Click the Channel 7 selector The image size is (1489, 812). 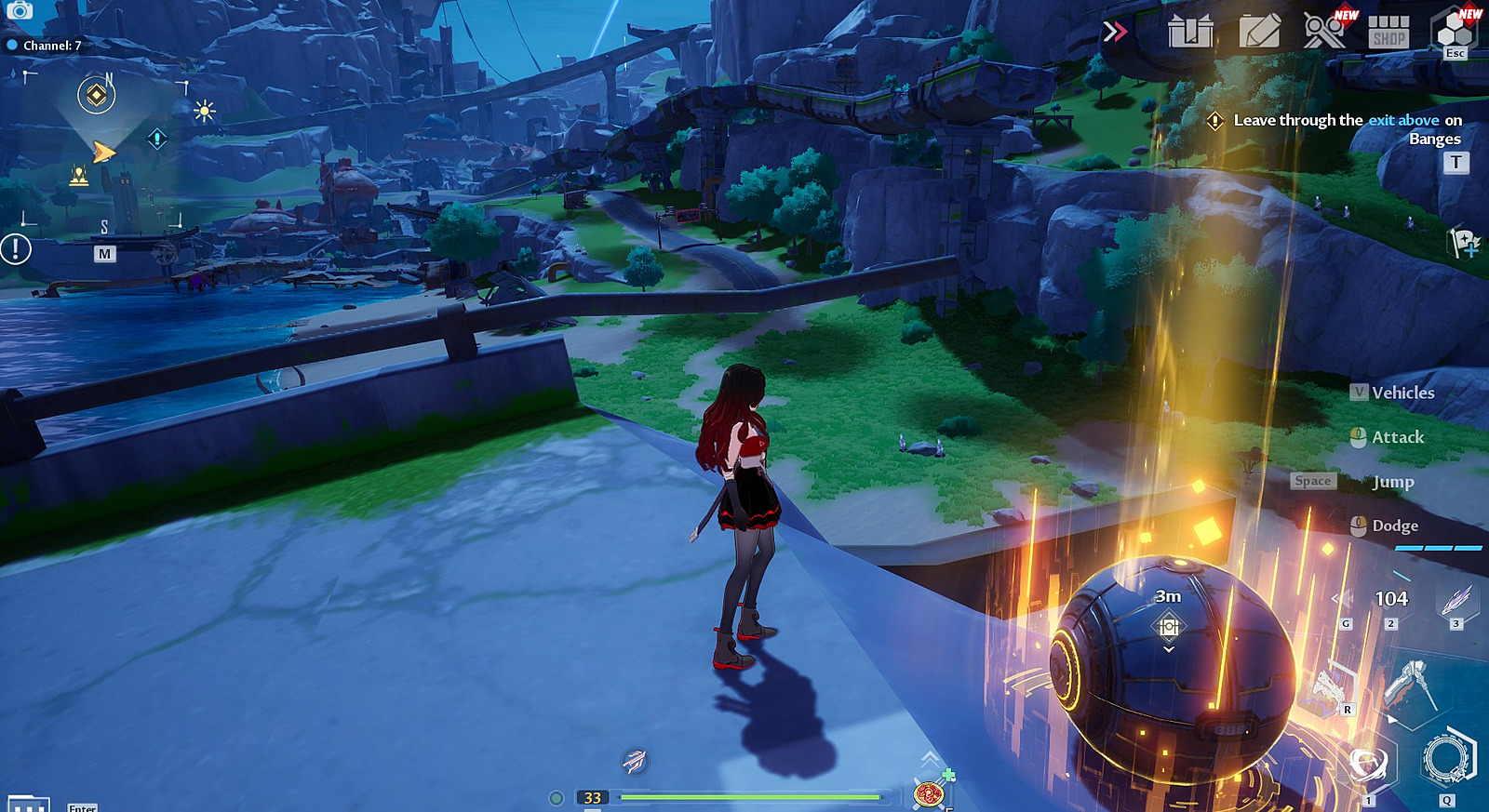tap(45, 45)
